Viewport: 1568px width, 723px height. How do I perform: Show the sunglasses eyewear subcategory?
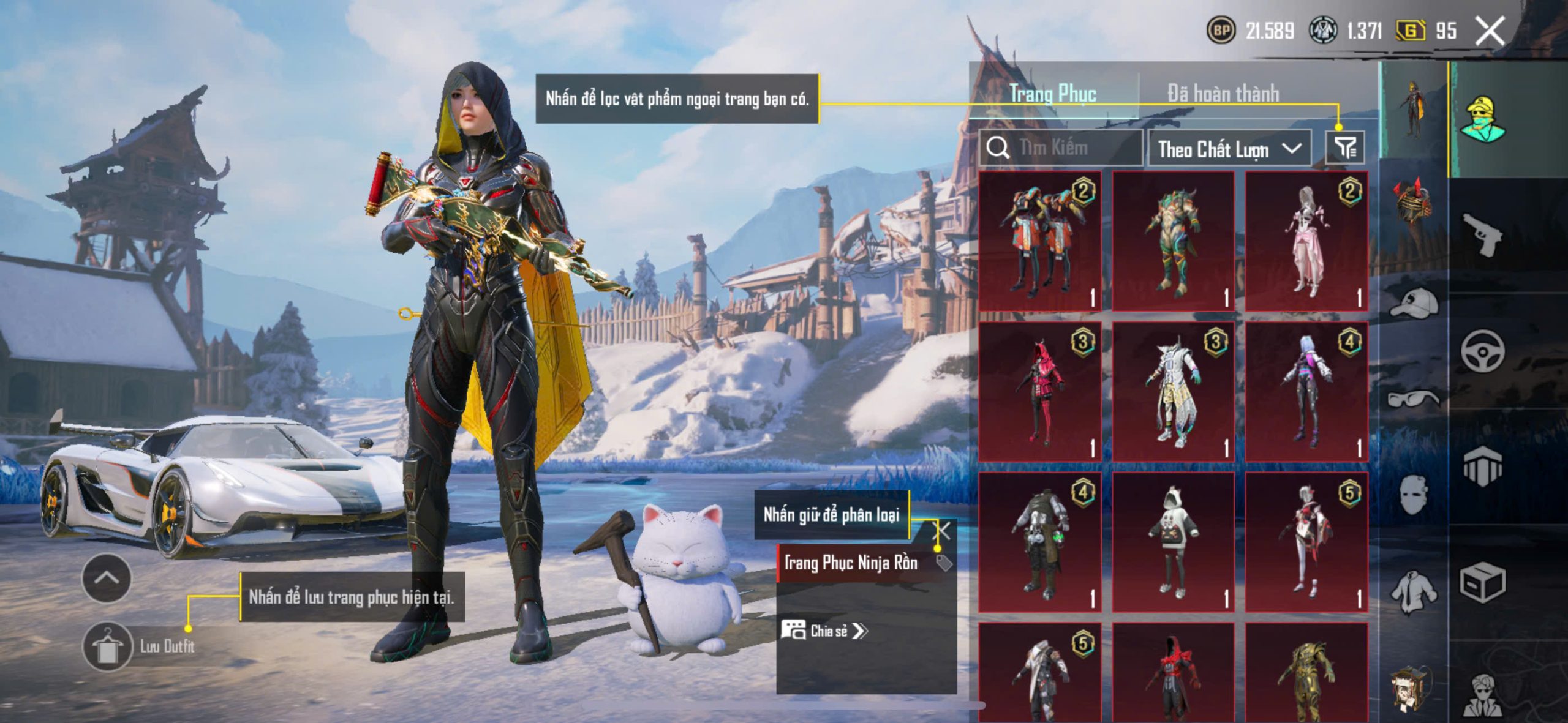point(1412,399)
